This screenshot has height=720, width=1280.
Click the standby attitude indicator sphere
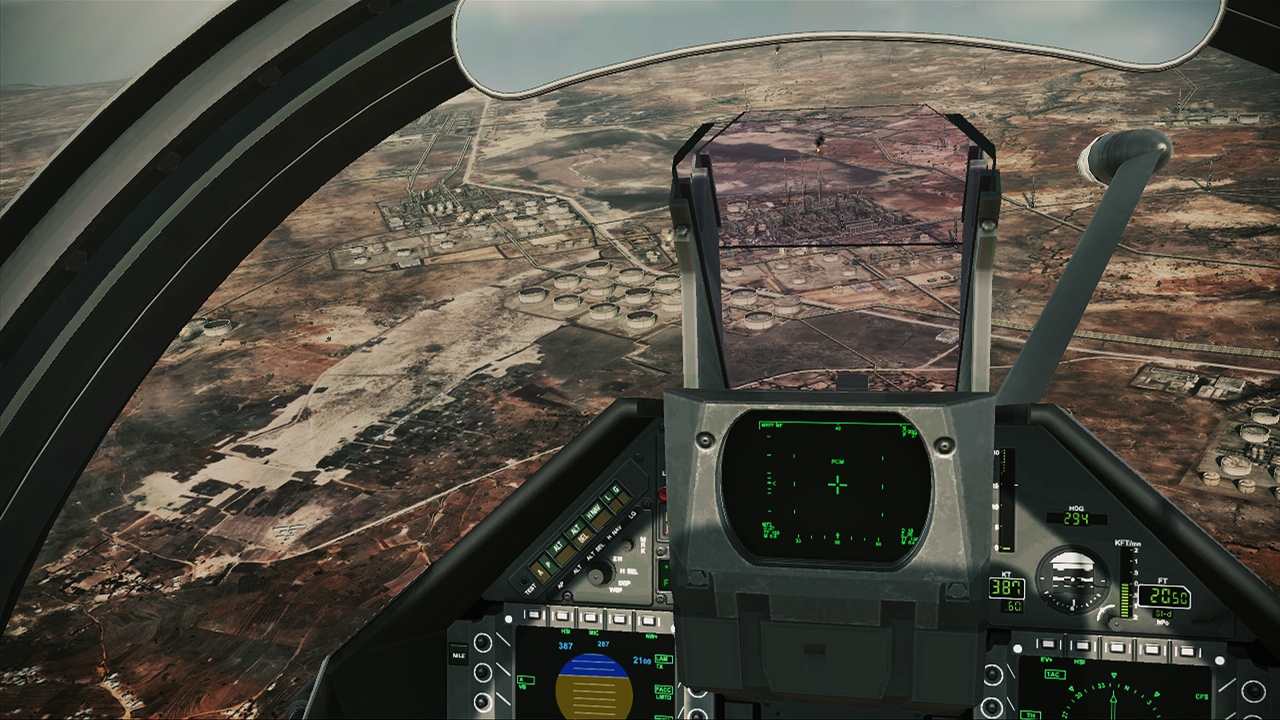tap(1073, 580)
